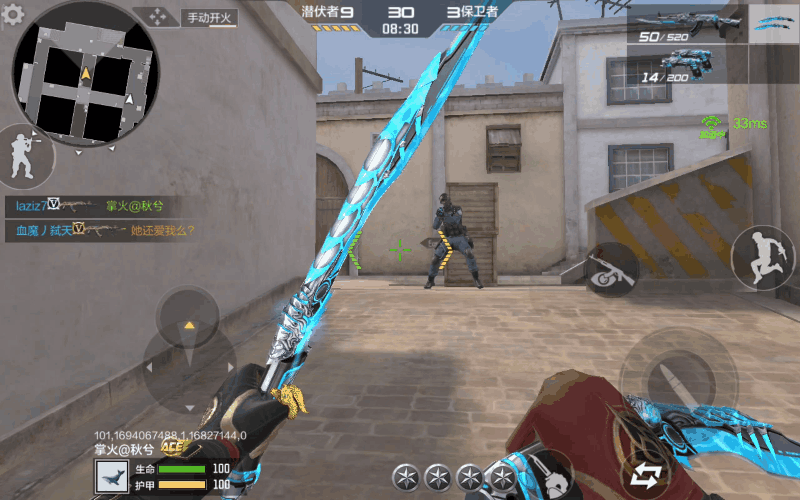Screen dimensions: 800x500
Task: Tap the crossed-out rifle button
Action: (610, 269)
